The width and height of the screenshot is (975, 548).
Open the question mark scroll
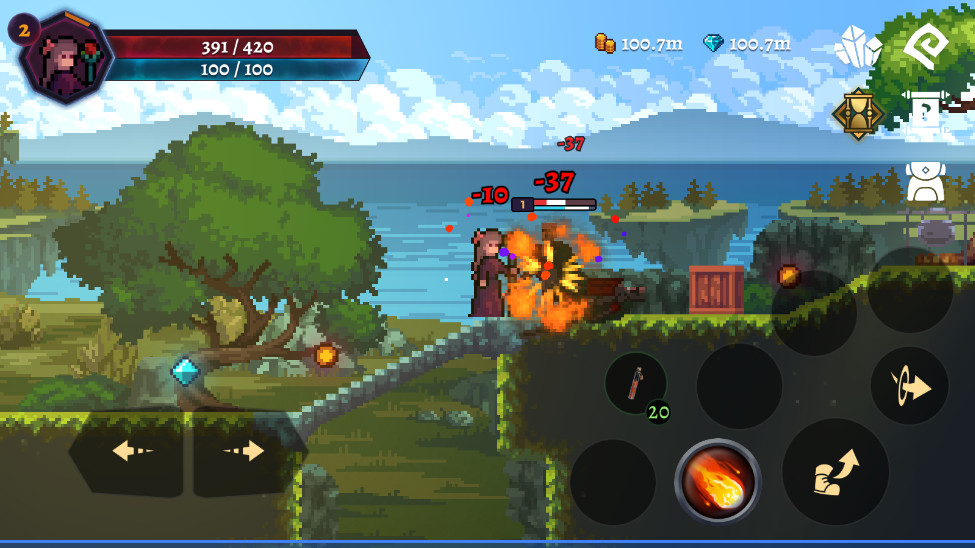coord(925,112)
